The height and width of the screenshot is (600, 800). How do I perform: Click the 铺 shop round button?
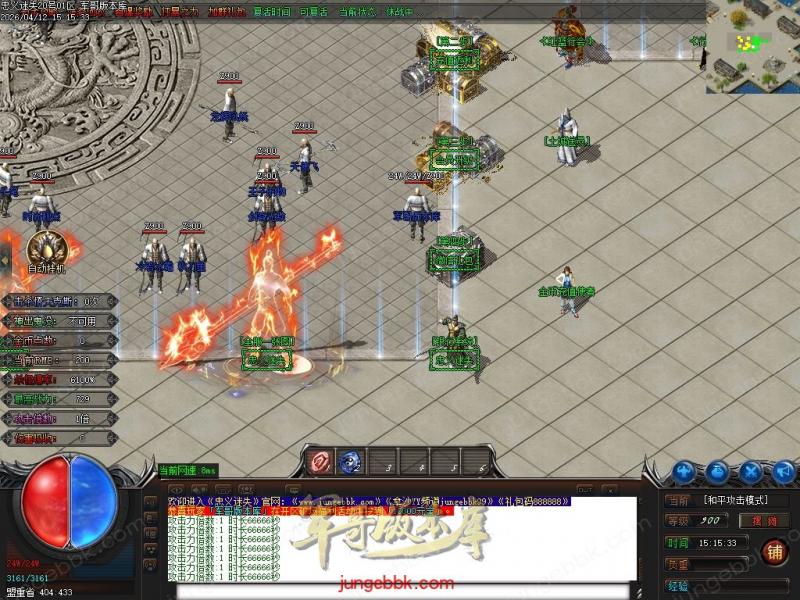773,551
